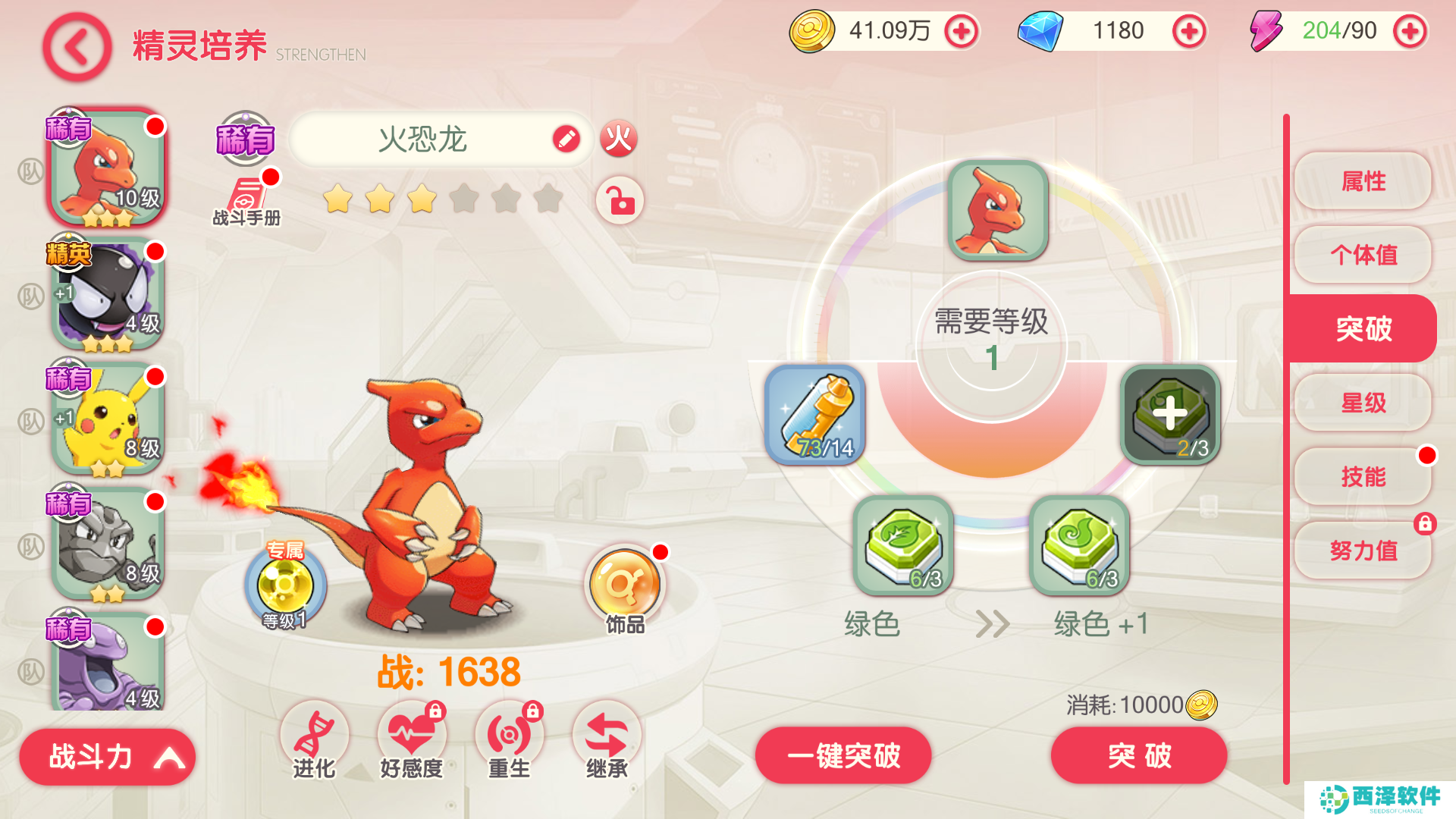The width and height of the screenshot is (1456, 819).
Task: Expand the 战斗力 combat power panel
Action: point(108,756)
